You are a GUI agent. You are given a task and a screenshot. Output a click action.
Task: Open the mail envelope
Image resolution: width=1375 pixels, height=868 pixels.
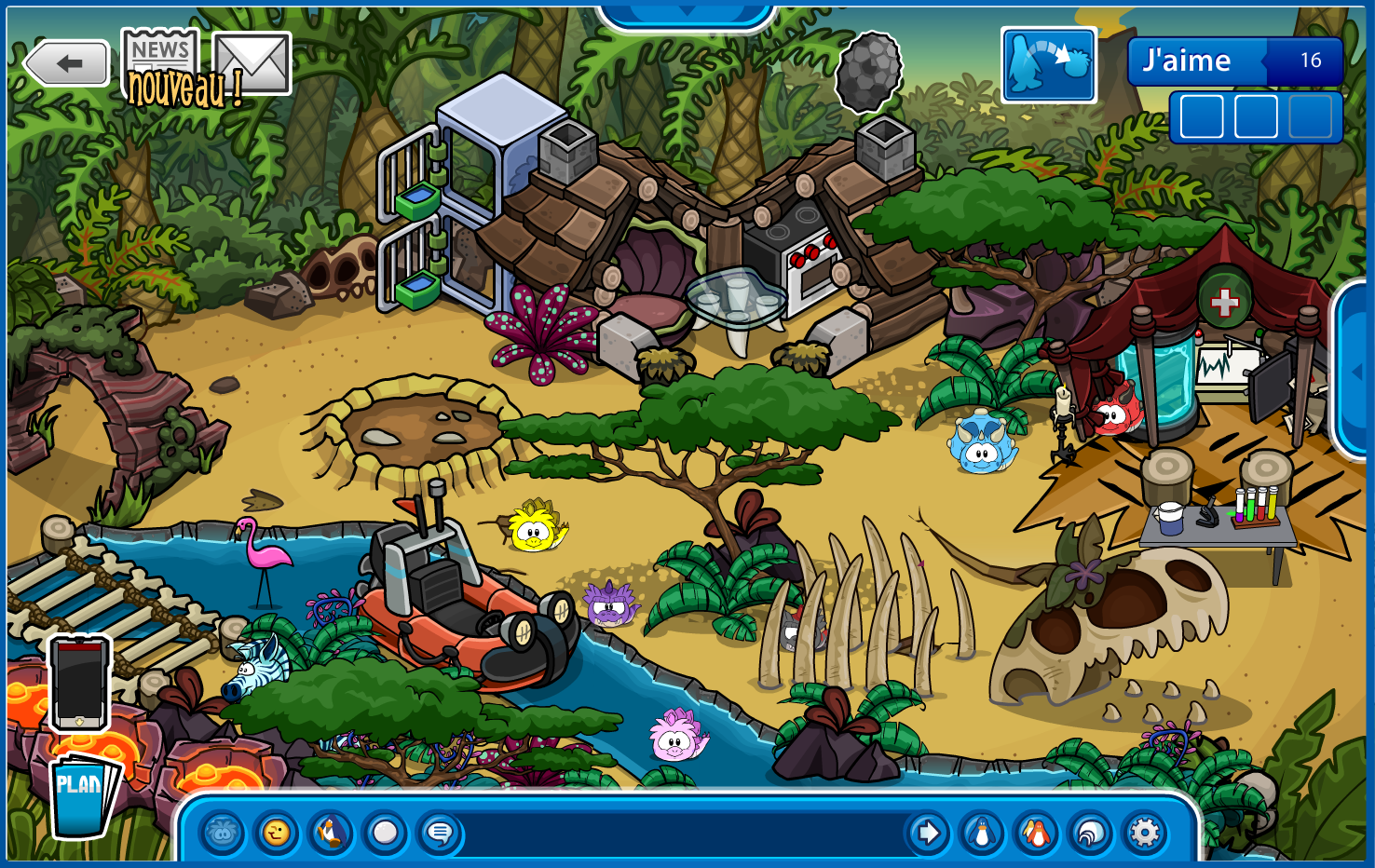point(252,63)
